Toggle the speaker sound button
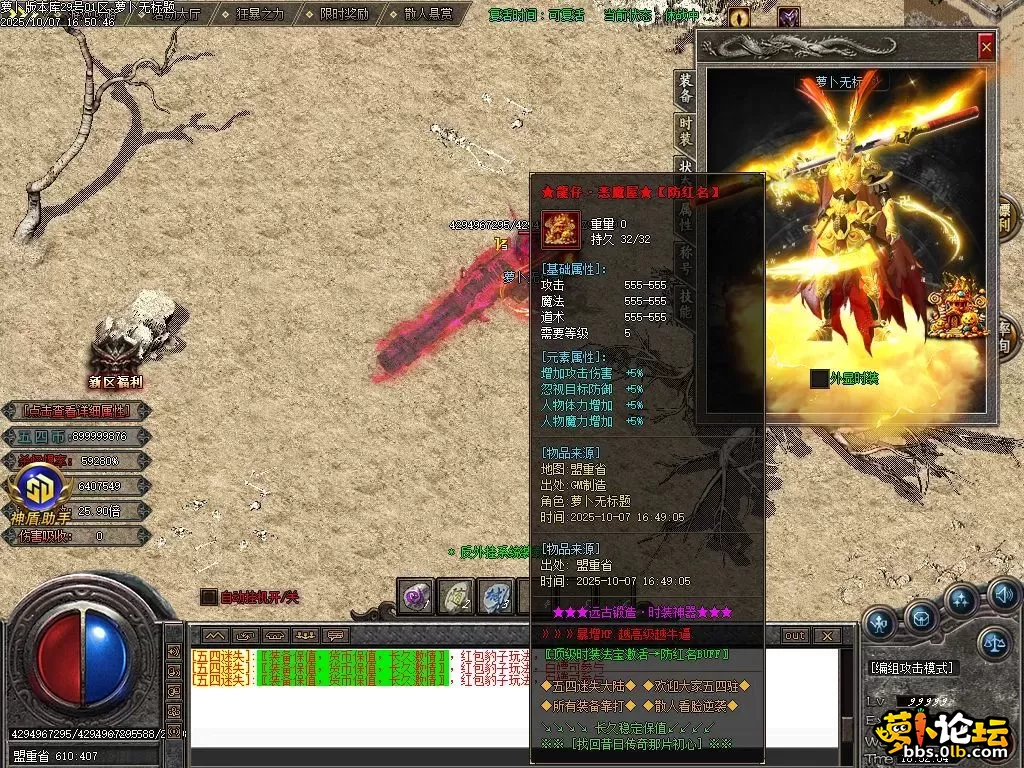This screenshot has width=1024, height=768. pyautogui.click(x=1004, y=593)
